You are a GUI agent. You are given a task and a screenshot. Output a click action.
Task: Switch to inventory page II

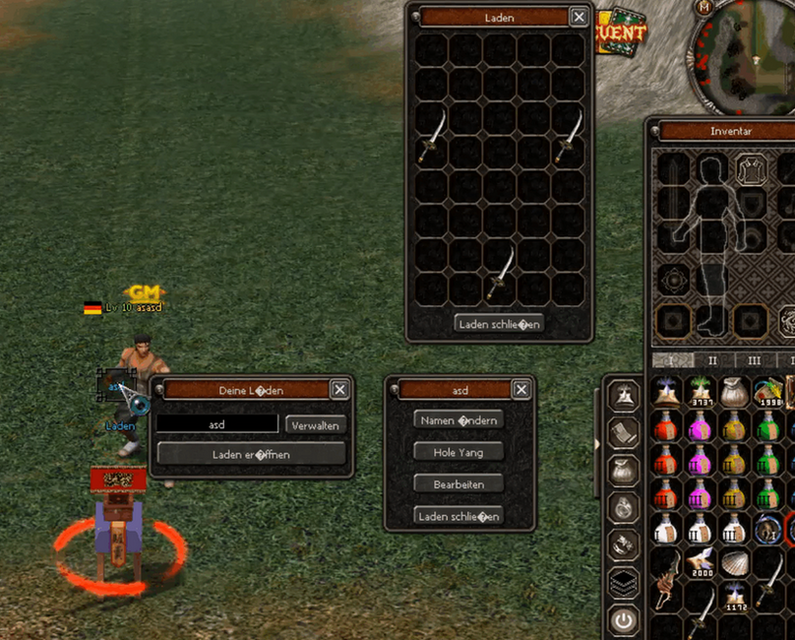713,360
